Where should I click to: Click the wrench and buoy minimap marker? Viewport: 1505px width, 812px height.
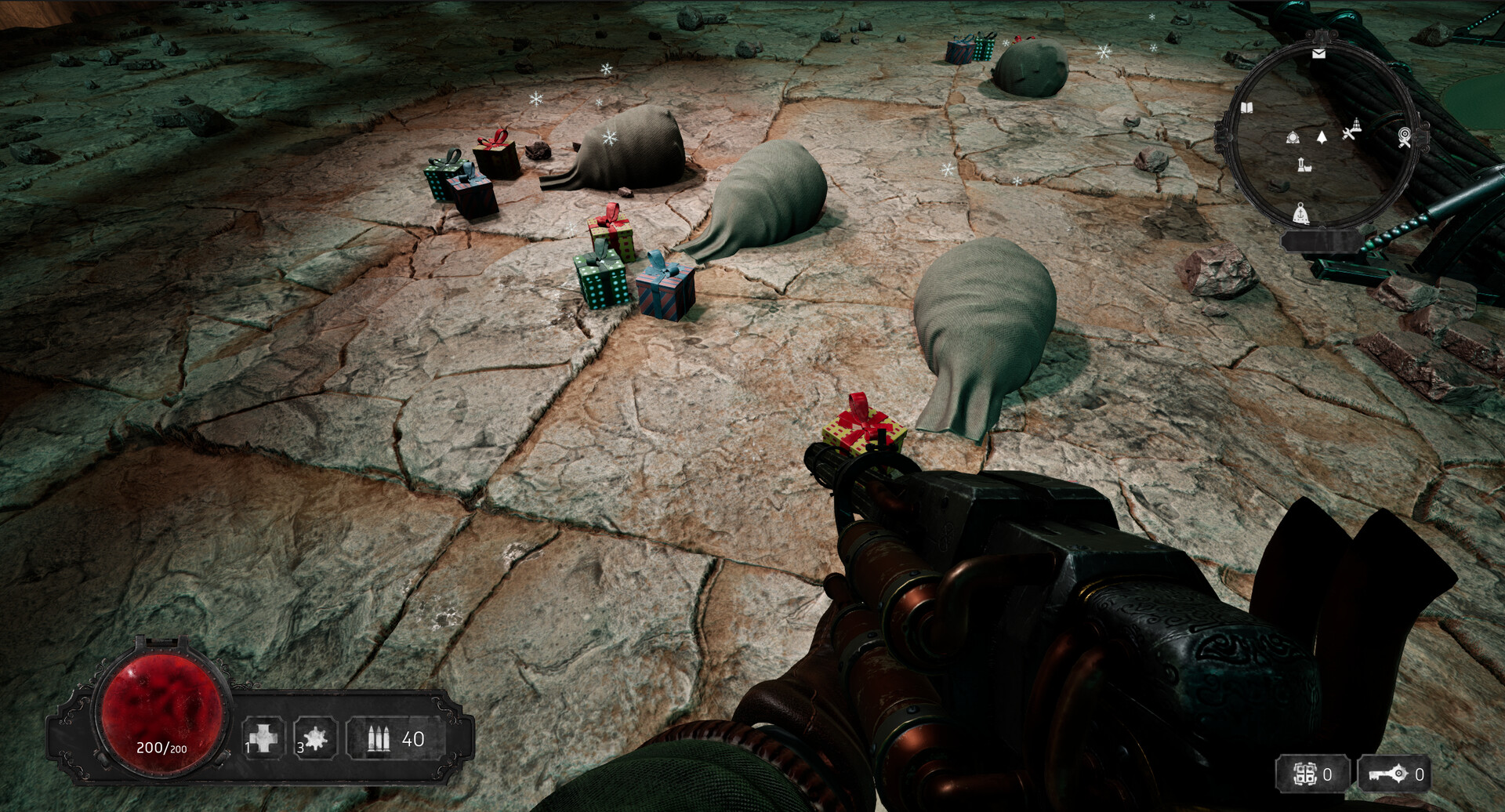[1351, 130]
